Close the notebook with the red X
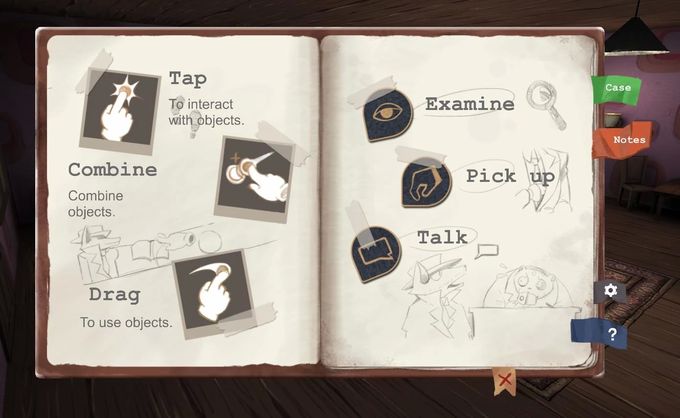Image resolution: width=680 pixels, height=418 pixels. pos(505,380)
